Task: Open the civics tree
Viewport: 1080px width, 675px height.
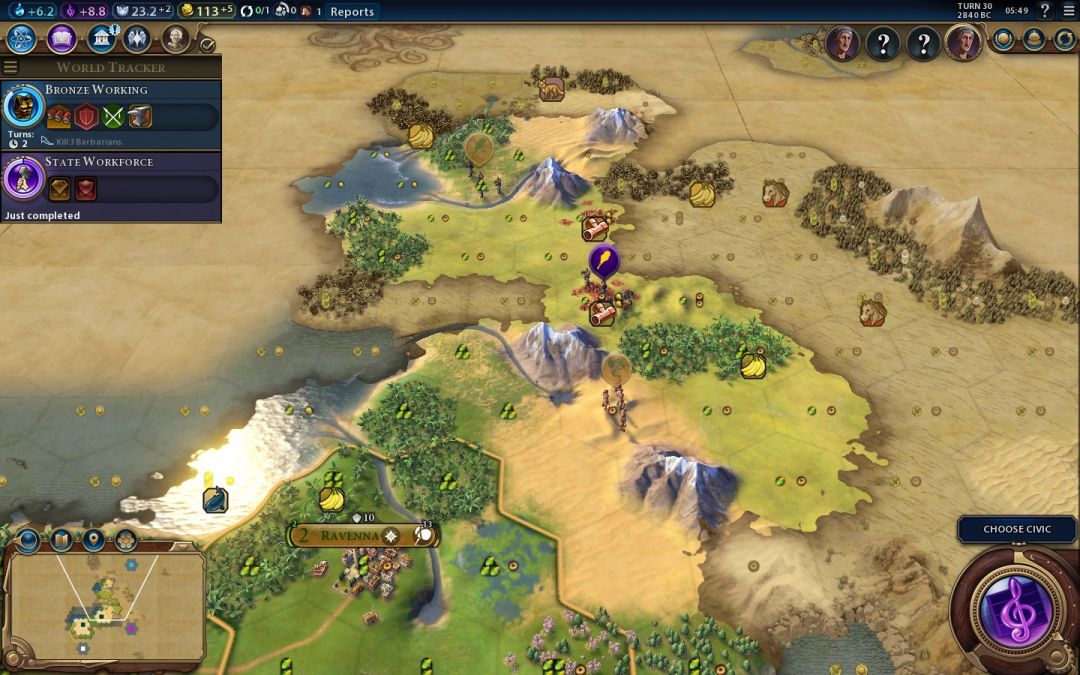Action: coord(62,39)
